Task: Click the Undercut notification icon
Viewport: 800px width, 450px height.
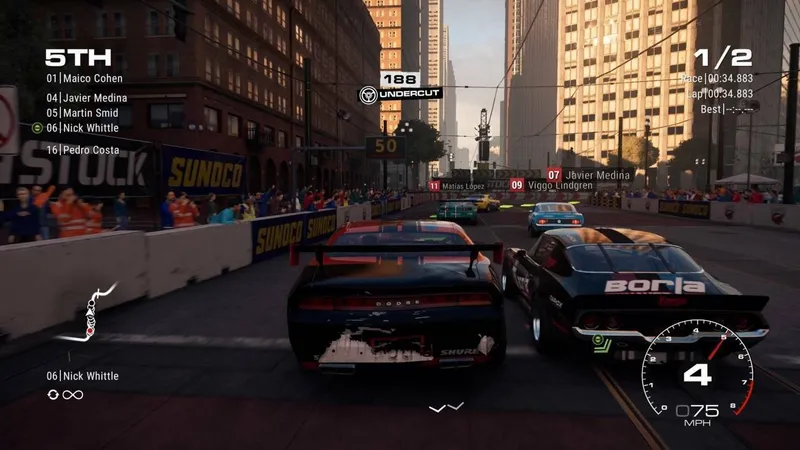Action: [368, 94]
